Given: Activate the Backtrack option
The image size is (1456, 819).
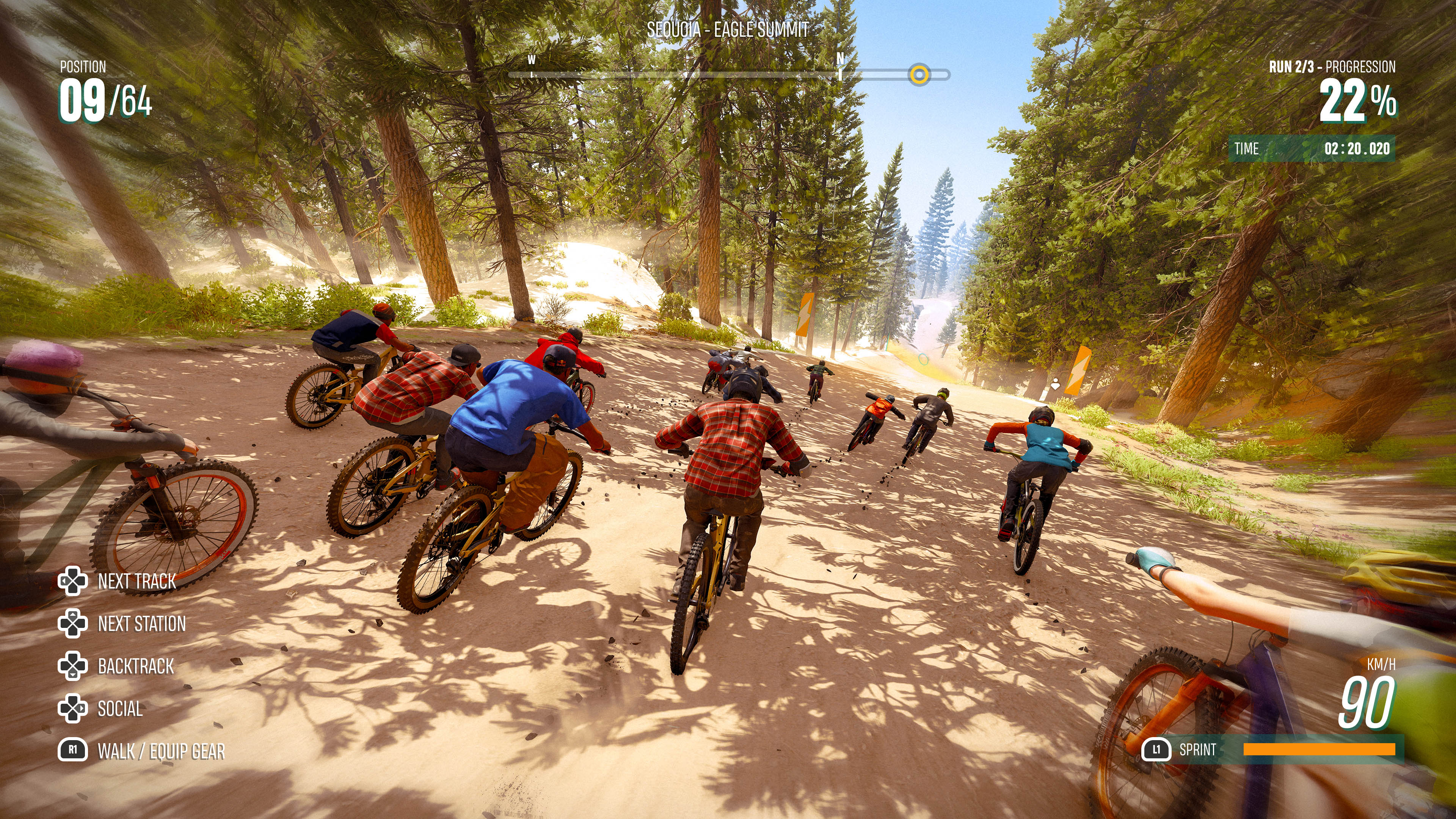Looking at the screenshot, I should 136,667.
